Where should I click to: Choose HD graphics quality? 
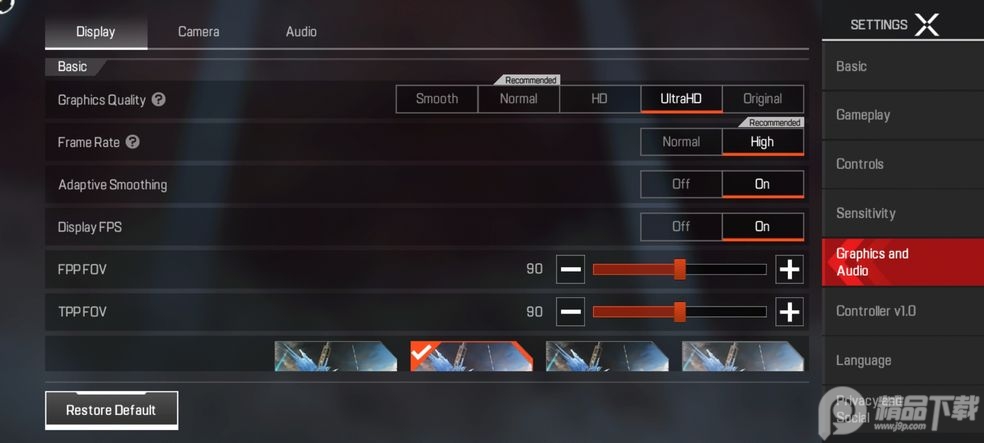point(599,99)
